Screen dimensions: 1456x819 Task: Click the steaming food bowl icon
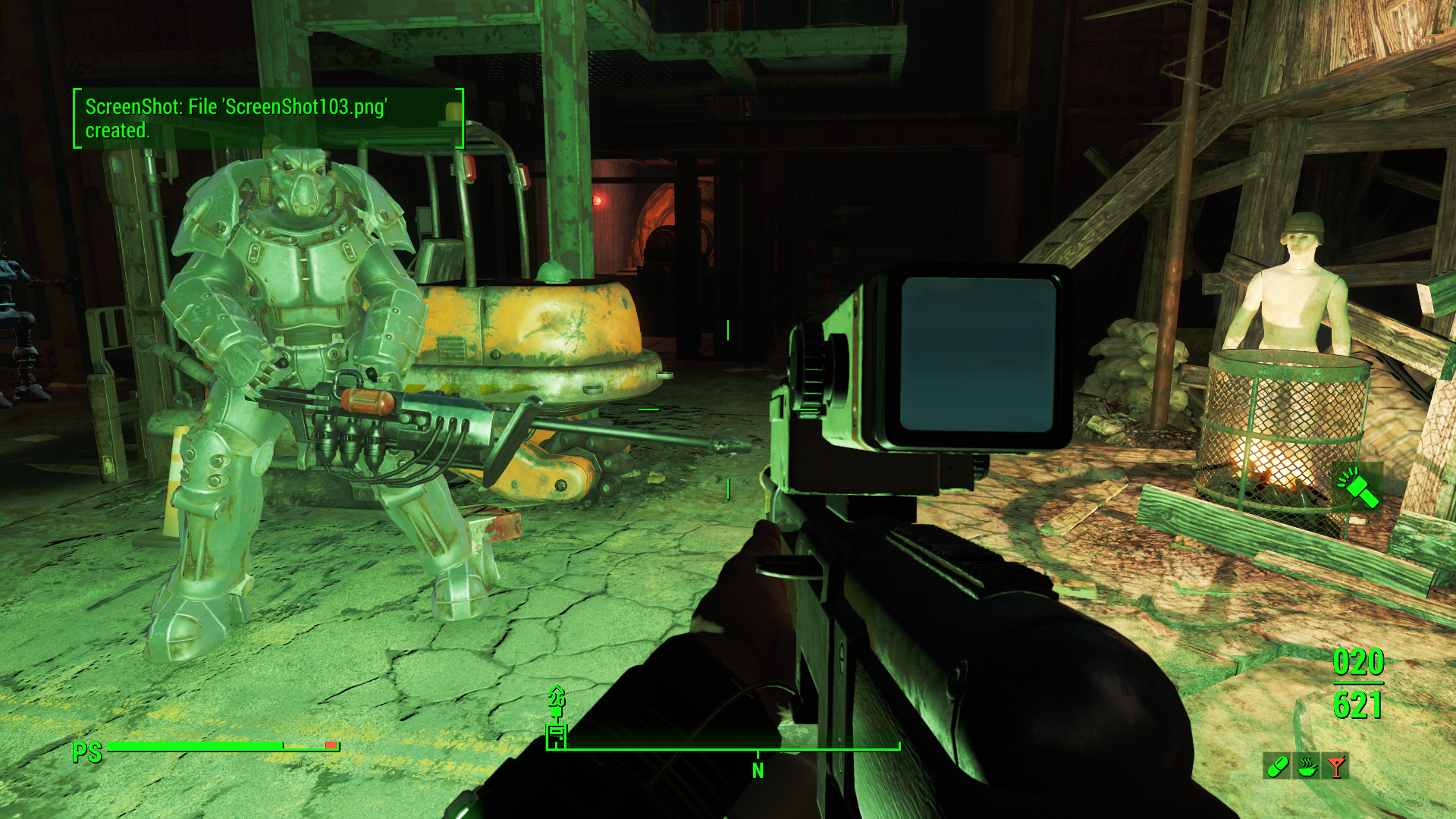[x=1307, y=766]
